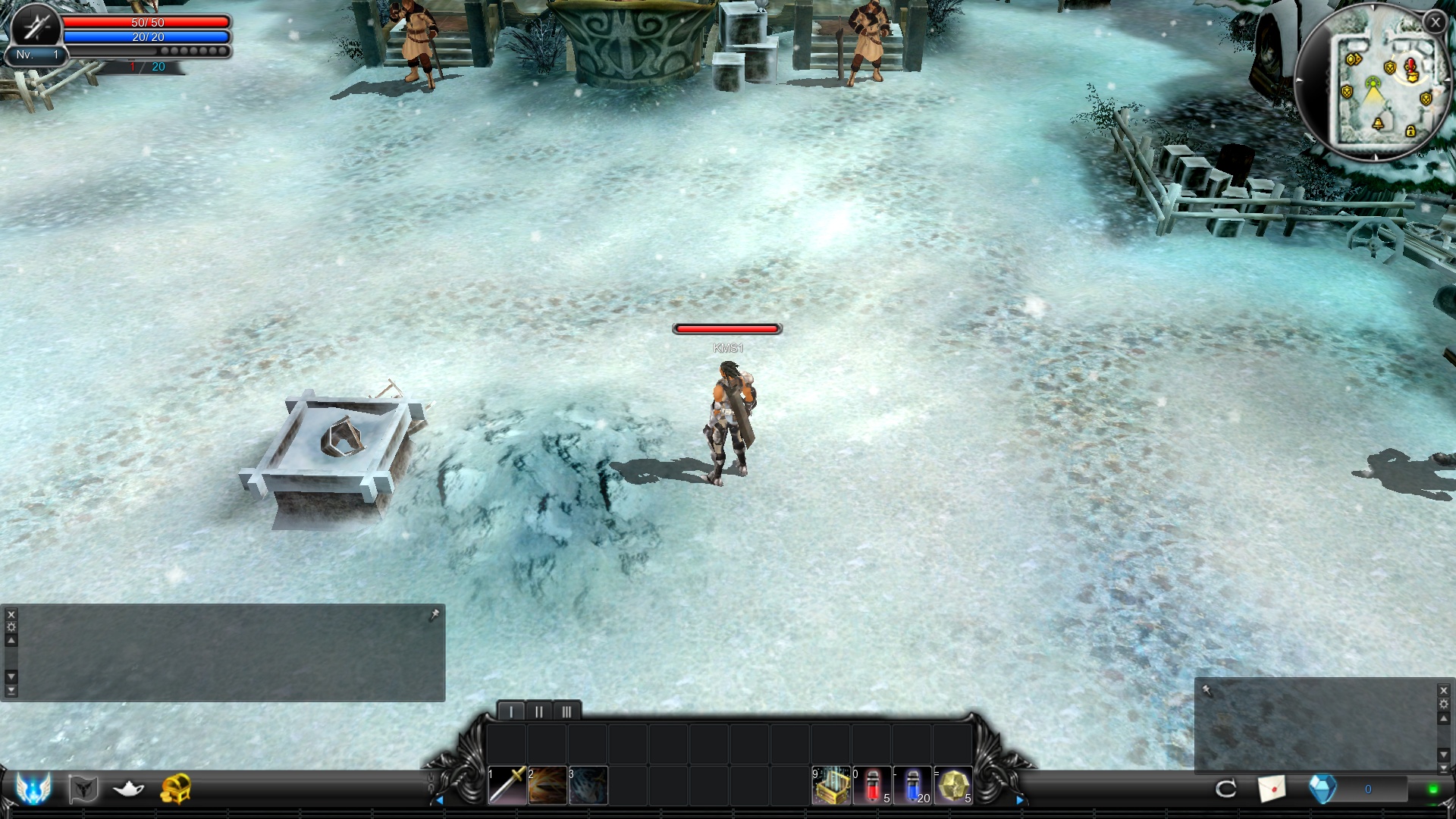Expand the hotbar with the right blue arrow
Screen dimensions: 1456x819
1021,799
